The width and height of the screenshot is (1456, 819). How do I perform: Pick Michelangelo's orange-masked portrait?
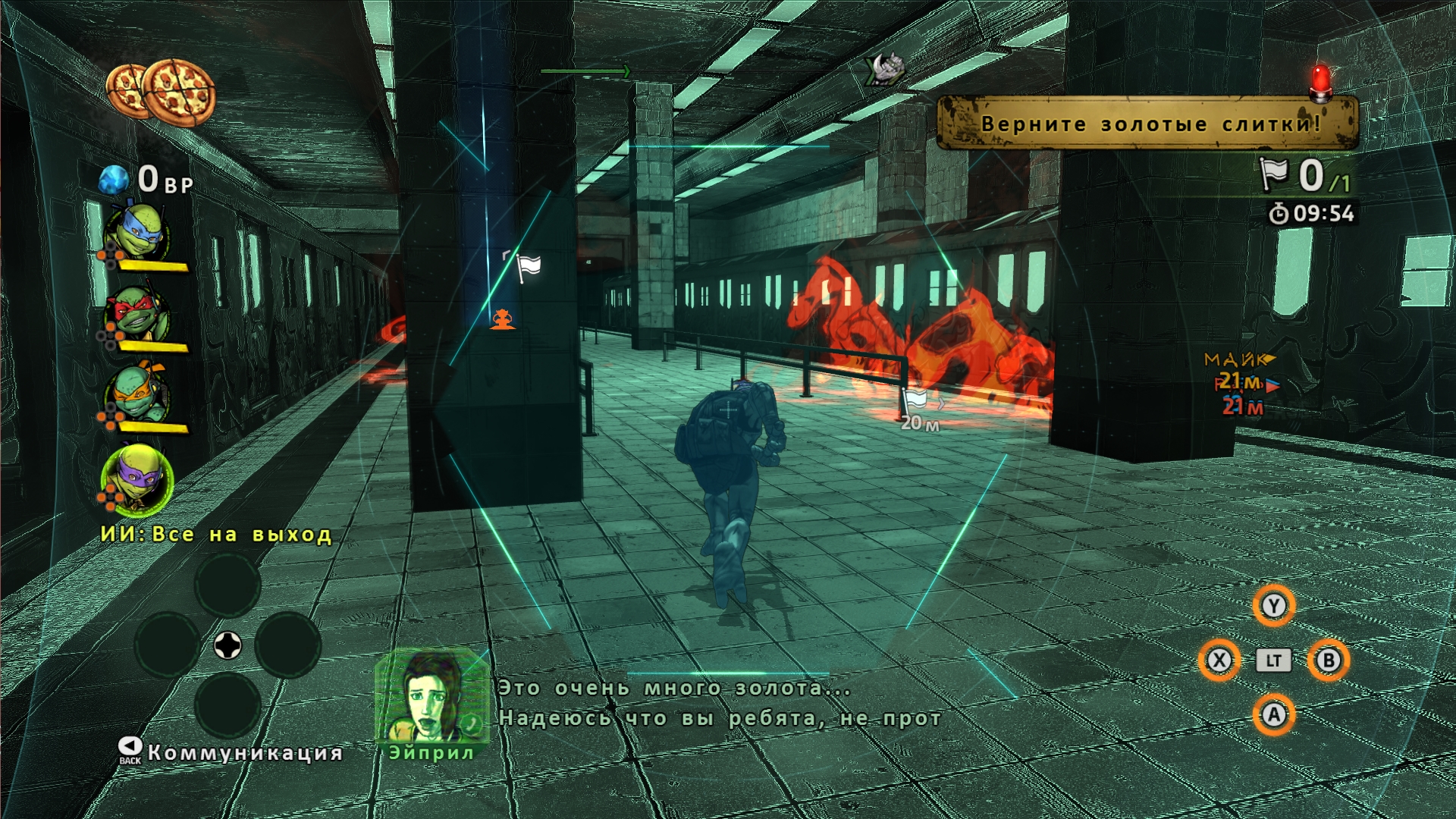click(136, 395)
